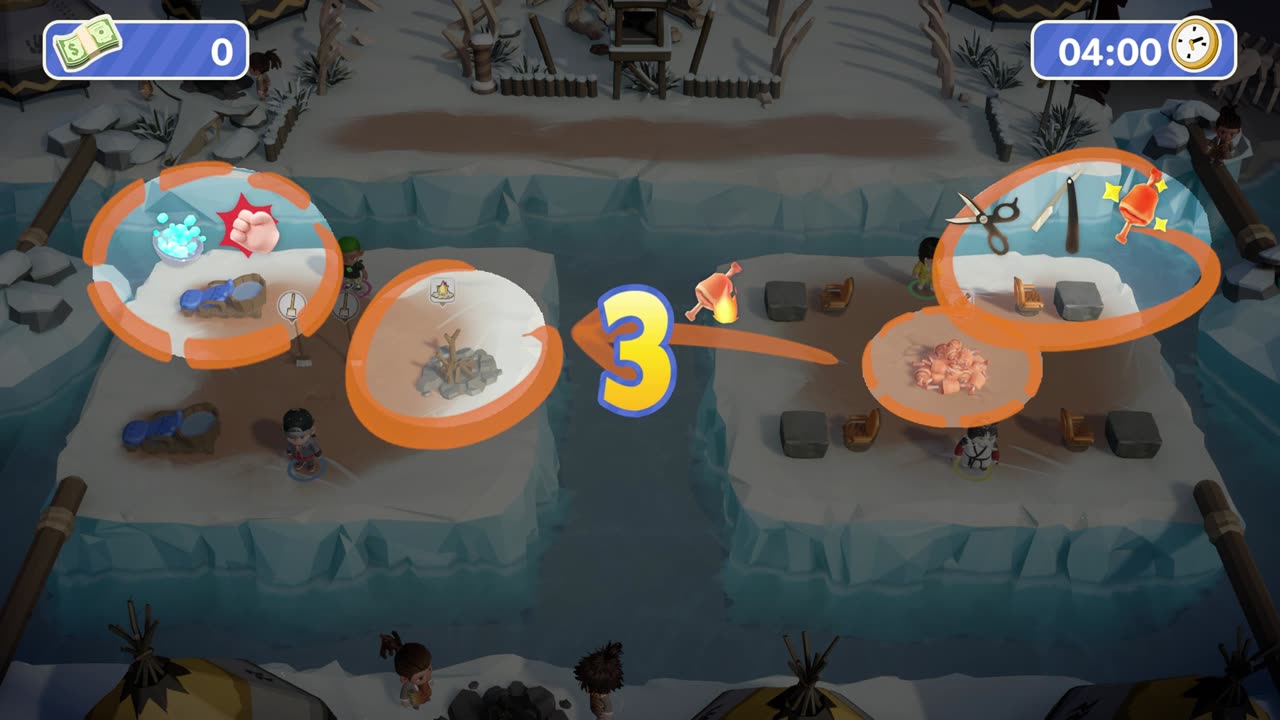The height and width of the screenshot is (720, 1280).
Task: Select the bowl of ice cubes icon
Action: click(x=179, y=239)
